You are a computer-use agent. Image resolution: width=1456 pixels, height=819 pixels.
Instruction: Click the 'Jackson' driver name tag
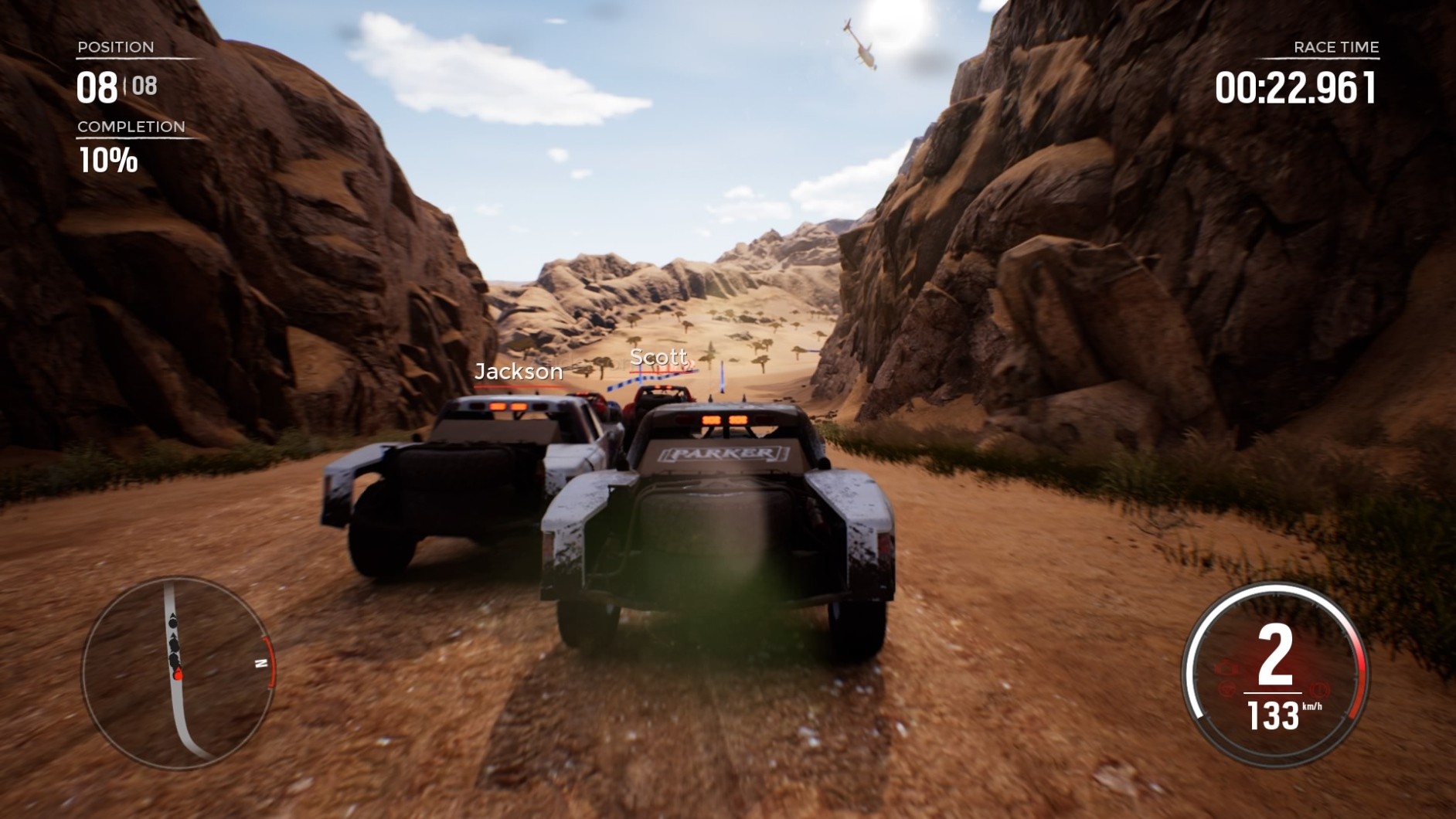pyautogui.click(x=519, y=372)
